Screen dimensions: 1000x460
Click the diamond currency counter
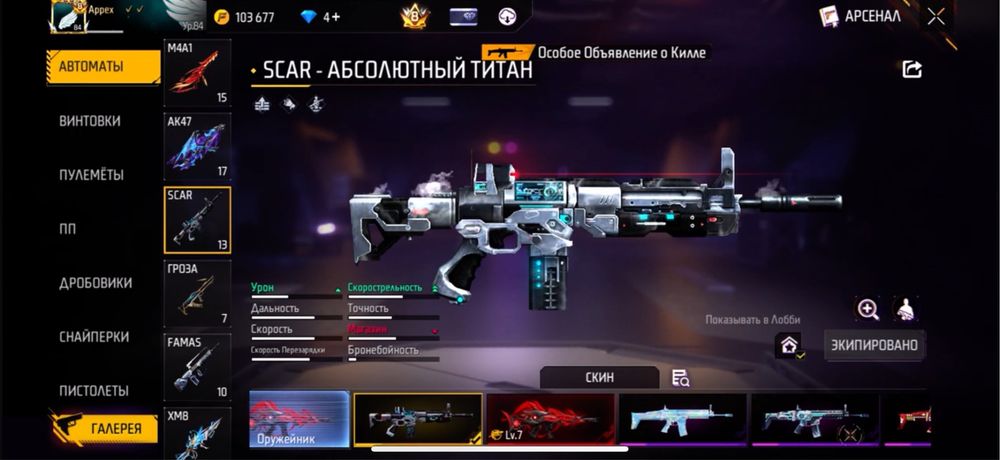321,17
